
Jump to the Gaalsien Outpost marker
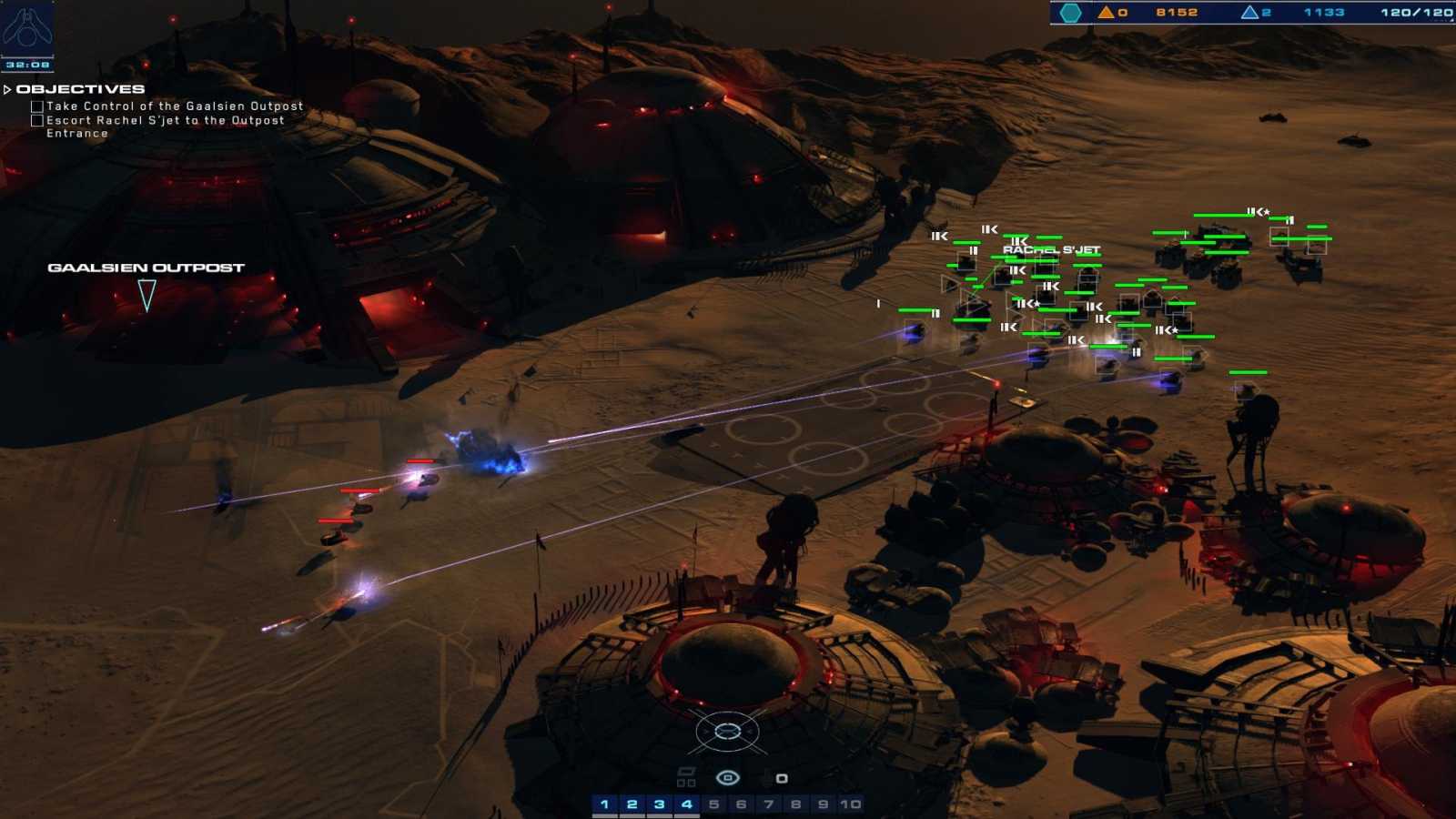click(x=146, y=294)
